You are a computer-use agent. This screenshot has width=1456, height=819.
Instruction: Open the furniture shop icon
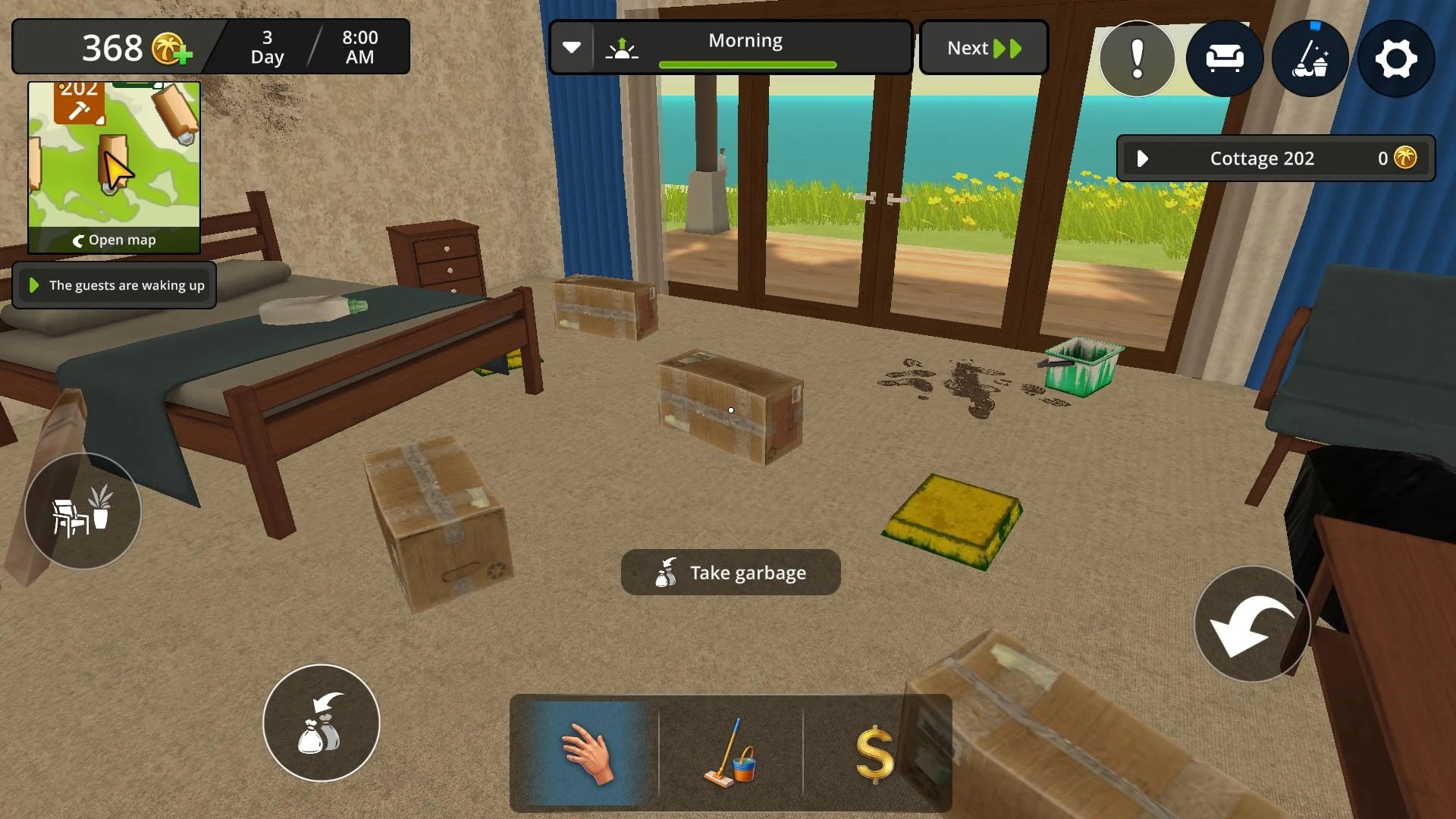(x=1224, y=58)
